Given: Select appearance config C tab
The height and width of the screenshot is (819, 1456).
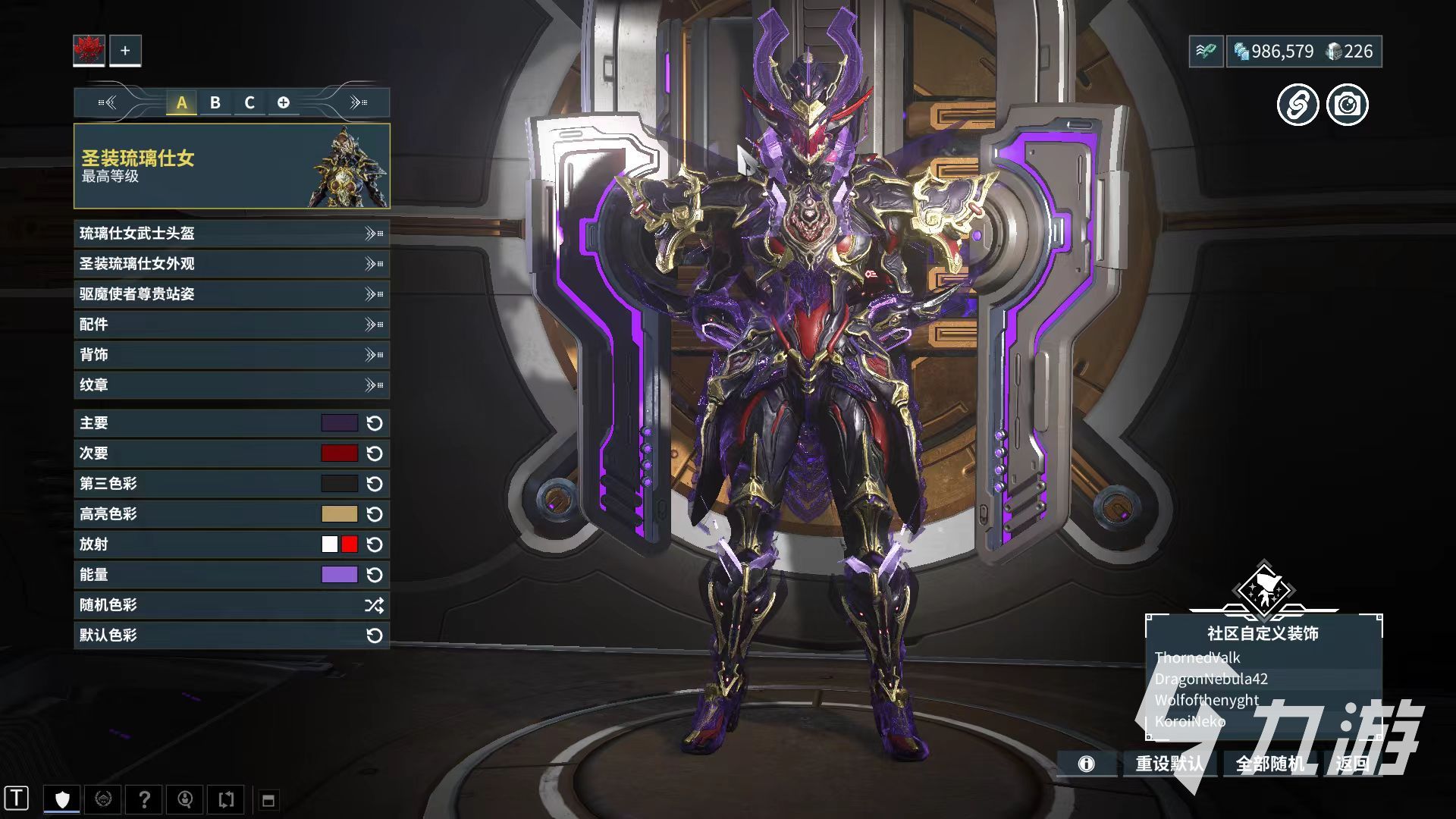Looking at the screenshot, I should [249, 102].
